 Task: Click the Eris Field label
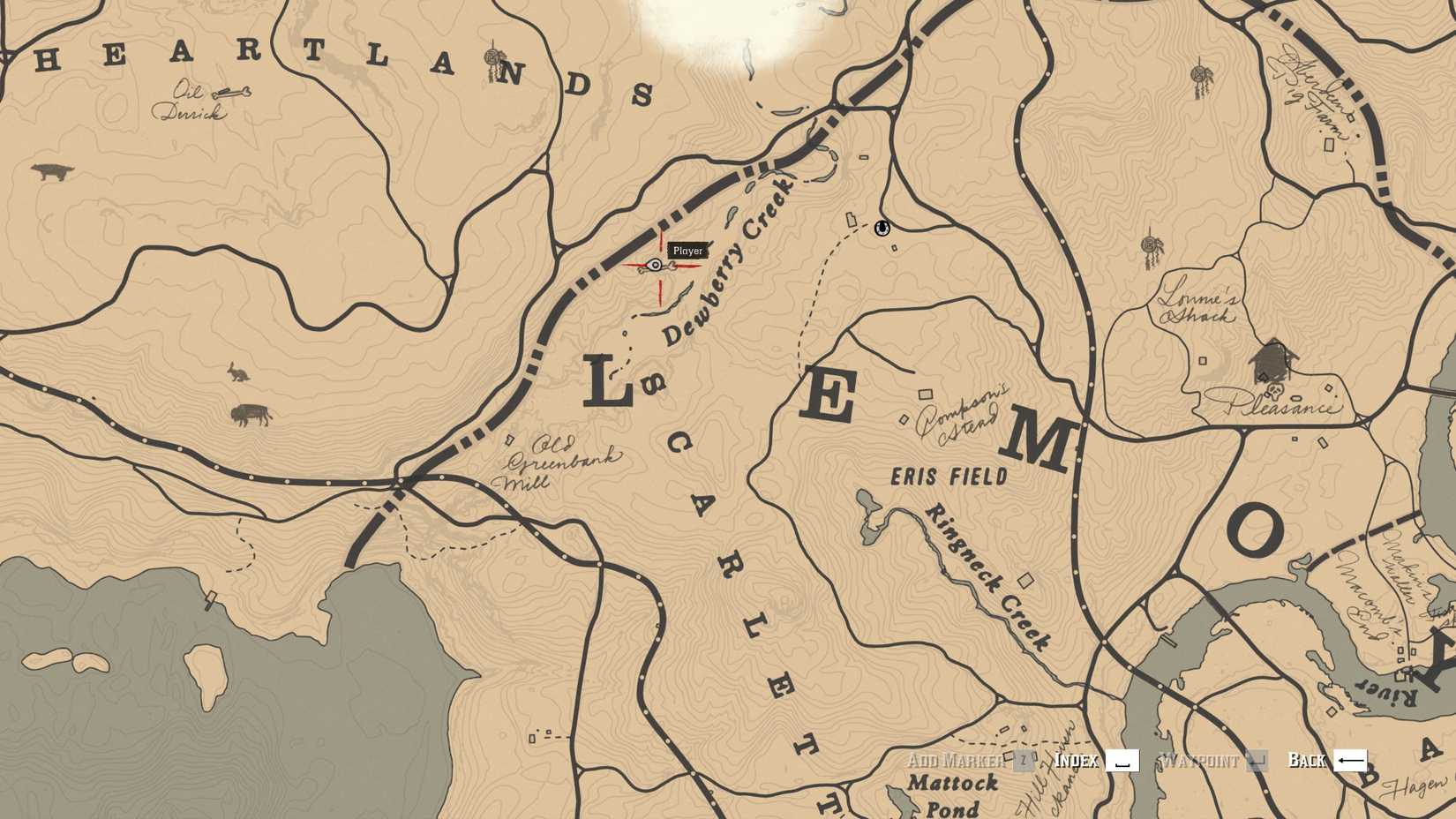[x=949, y=474]
